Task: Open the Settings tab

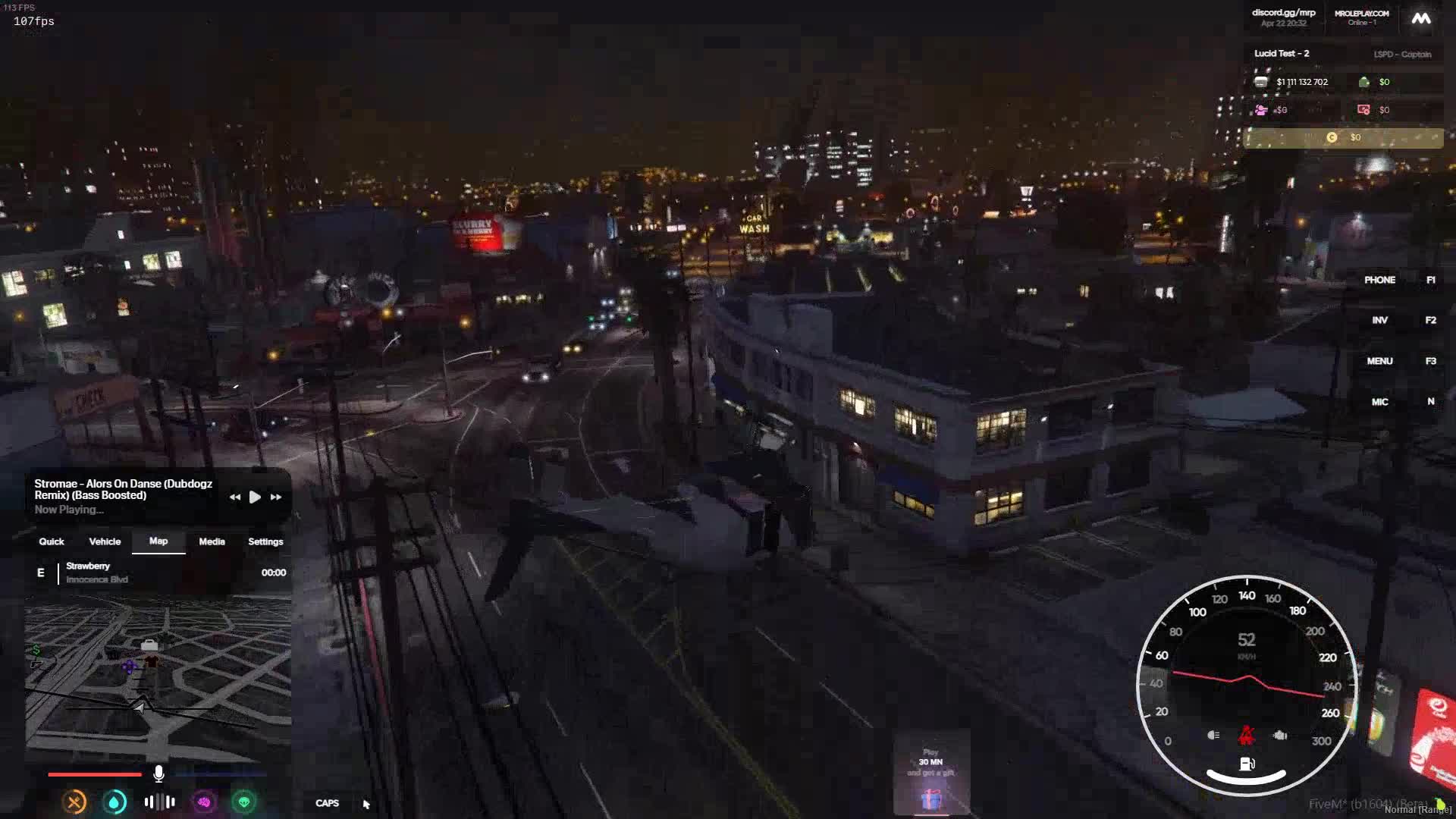Action: click(x=265, y=541)
